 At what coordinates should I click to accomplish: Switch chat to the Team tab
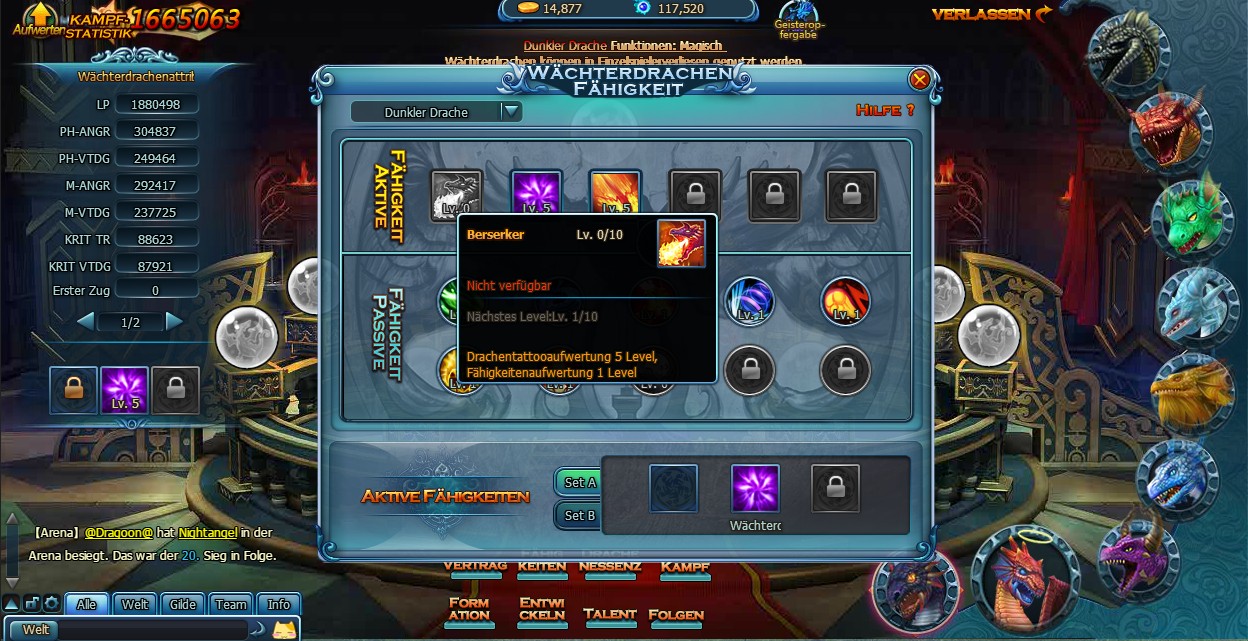click(231, 604)
